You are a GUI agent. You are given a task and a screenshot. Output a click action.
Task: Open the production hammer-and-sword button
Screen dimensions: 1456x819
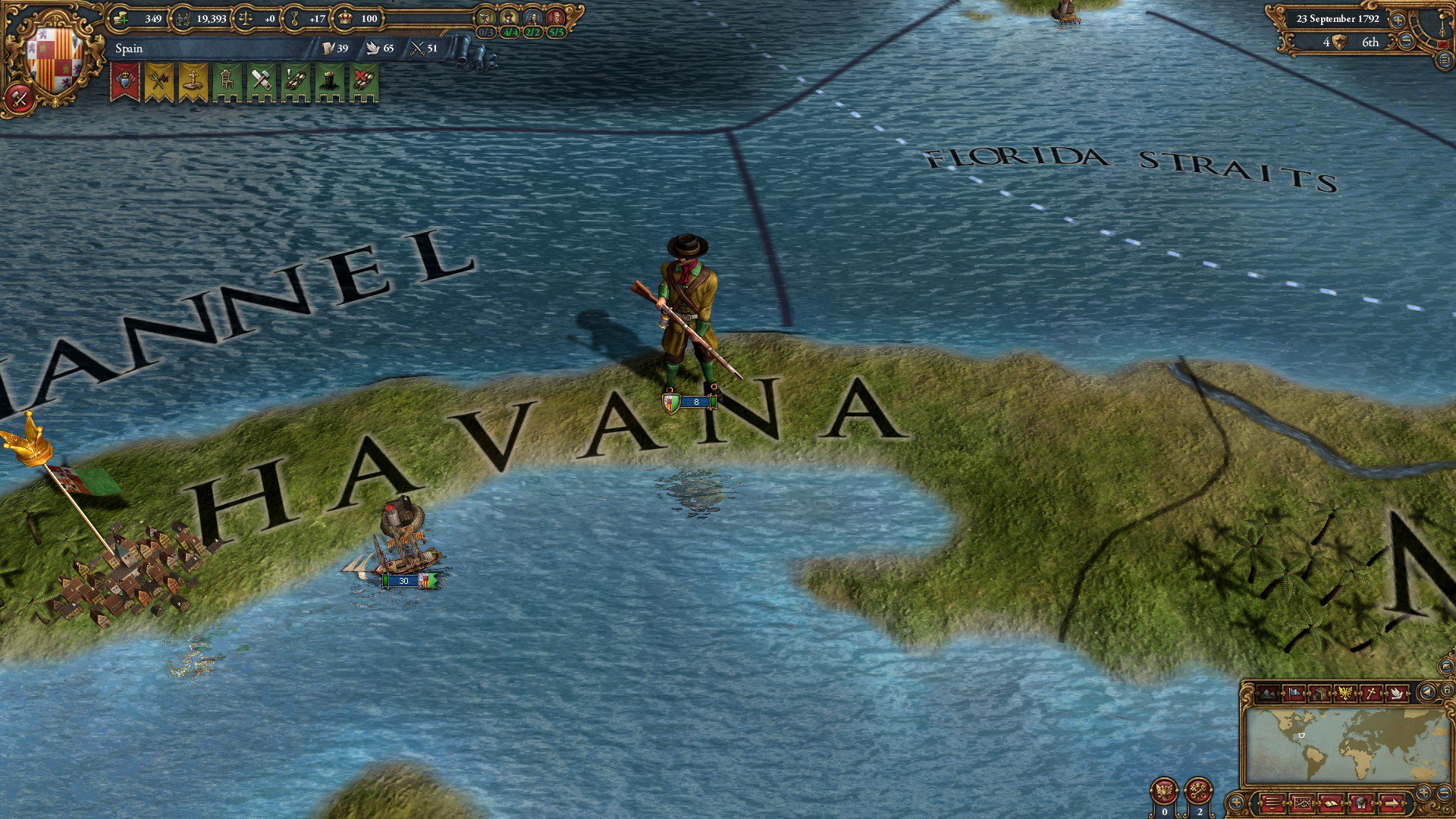coord(20,98)
